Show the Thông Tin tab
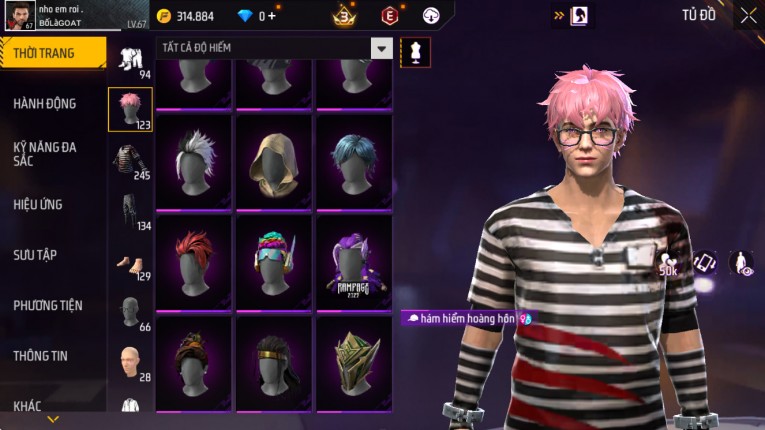 tap(39, 355)
